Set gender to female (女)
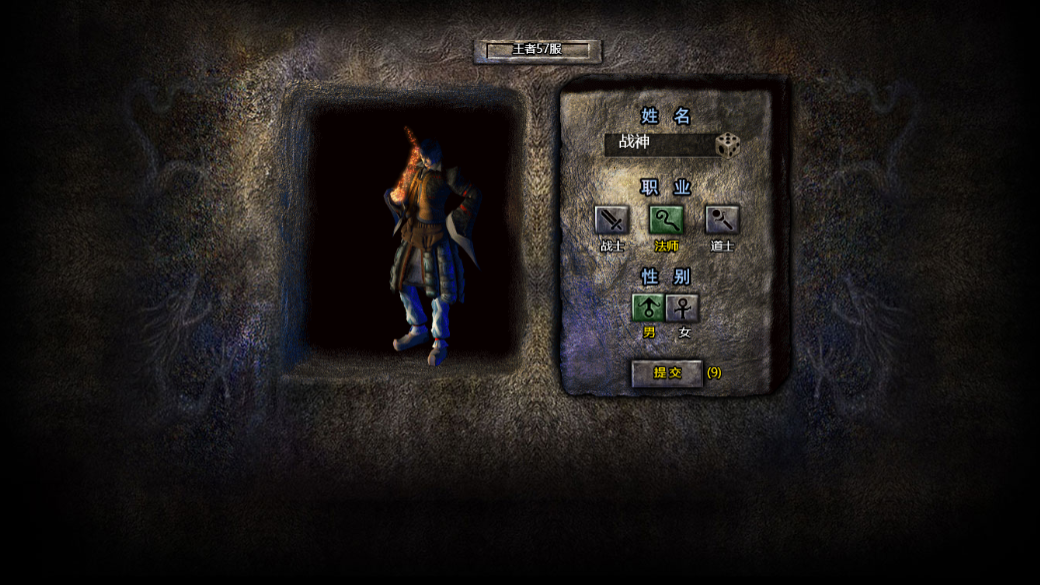 (683, 307)
